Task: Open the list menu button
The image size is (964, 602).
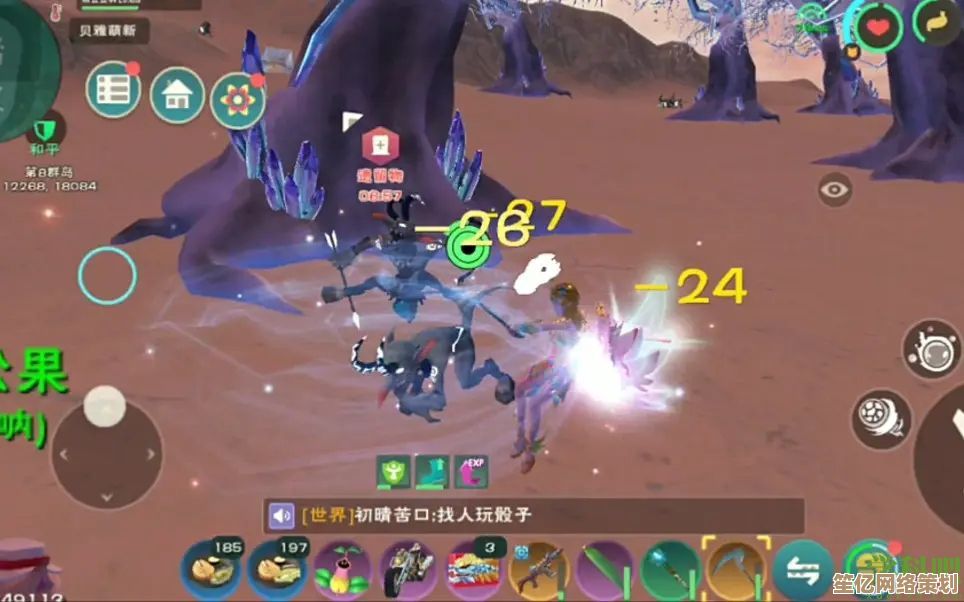Action: tap(113, 91)
